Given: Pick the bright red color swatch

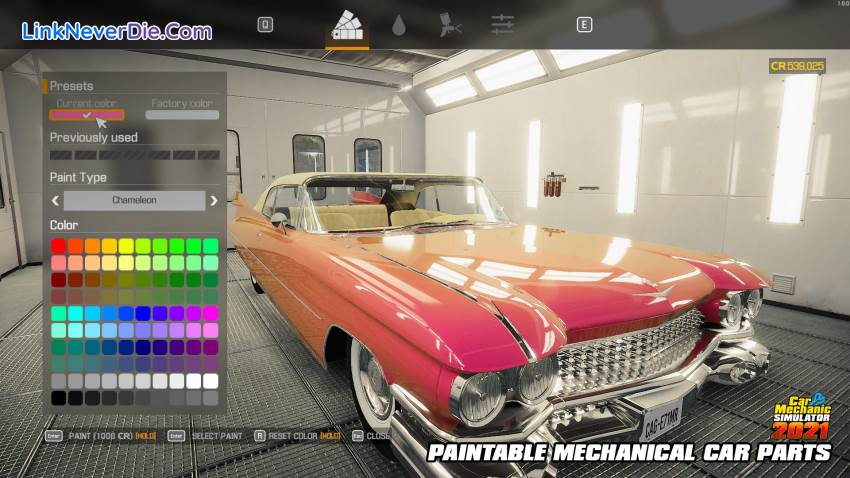Looking at the screenshot, I should coord(59,246).
